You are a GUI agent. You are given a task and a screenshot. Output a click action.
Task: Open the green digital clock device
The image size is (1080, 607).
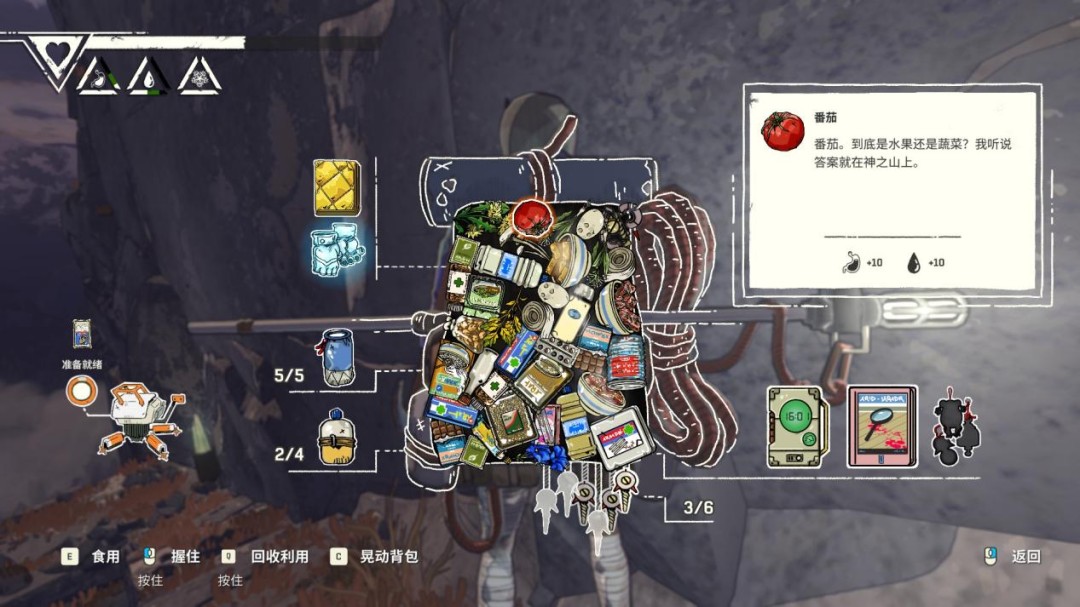tap(796, 426)
